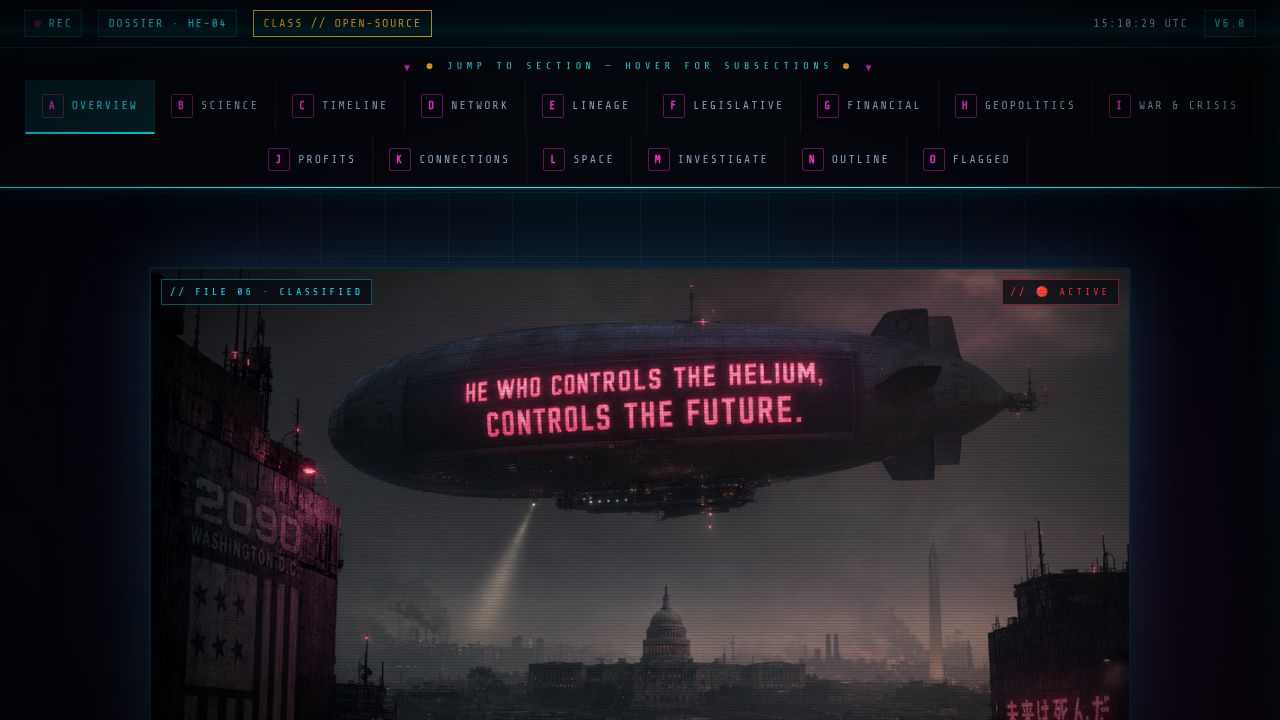Expand subsections using the left chevron arrow
Viewport: 1280px width, 720px height.
point(407,66)
